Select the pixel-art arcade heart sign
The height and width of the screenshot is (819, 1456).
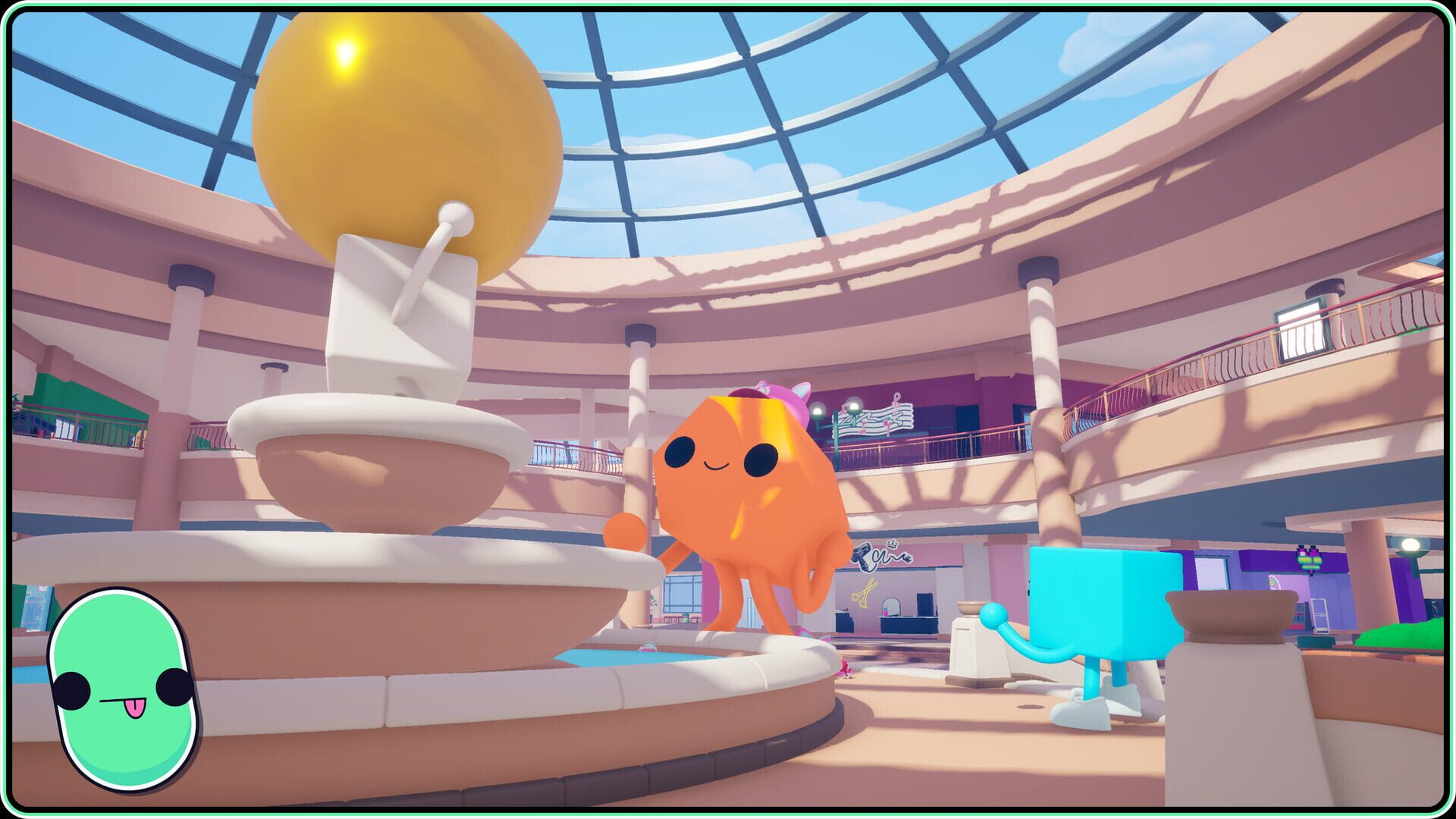[1310, 560]
